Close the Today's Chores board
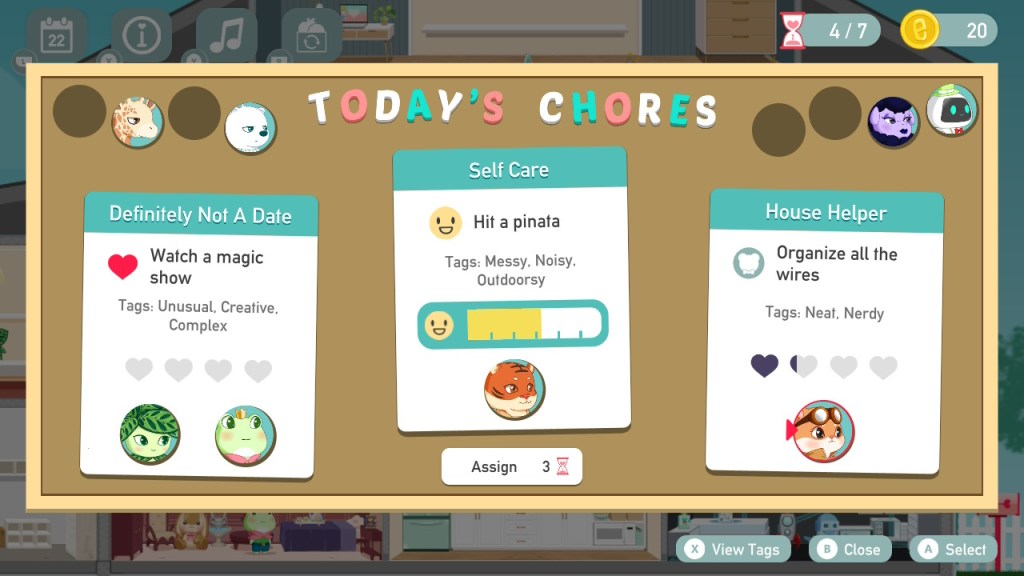Image resolution: width=1024 pixels, height=576 pixels. tap(849, 549)
